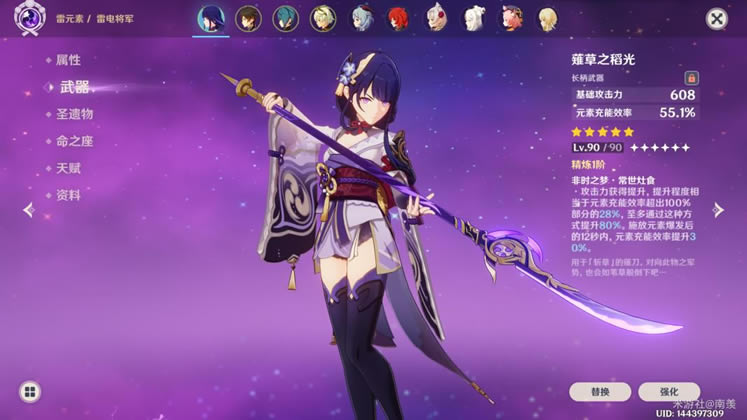Select the Raiden Shogun portrait
The image size is (747, 420).
[x=211, y=18]
